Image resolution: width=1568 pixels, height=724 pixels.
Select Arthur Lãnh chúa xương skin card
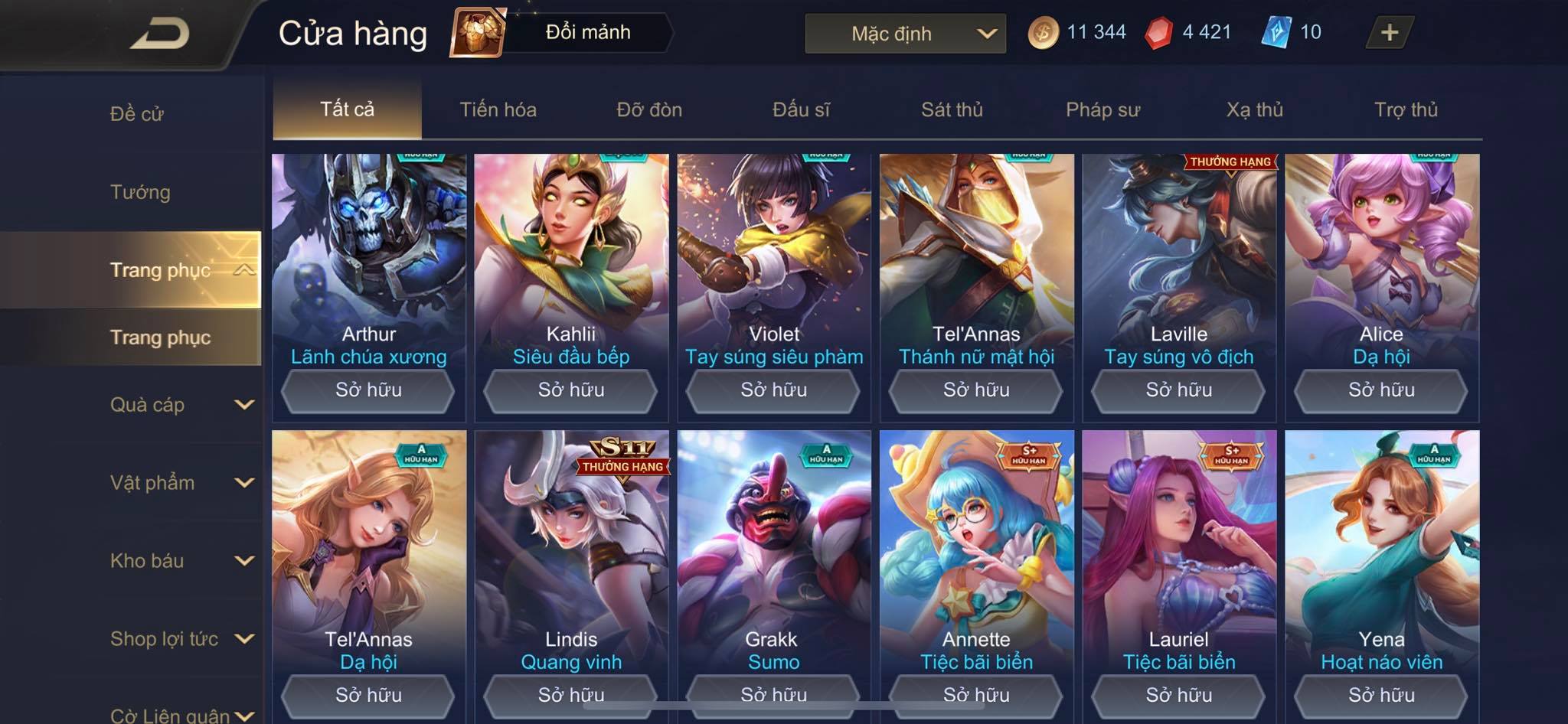click(x=368, y=260)
